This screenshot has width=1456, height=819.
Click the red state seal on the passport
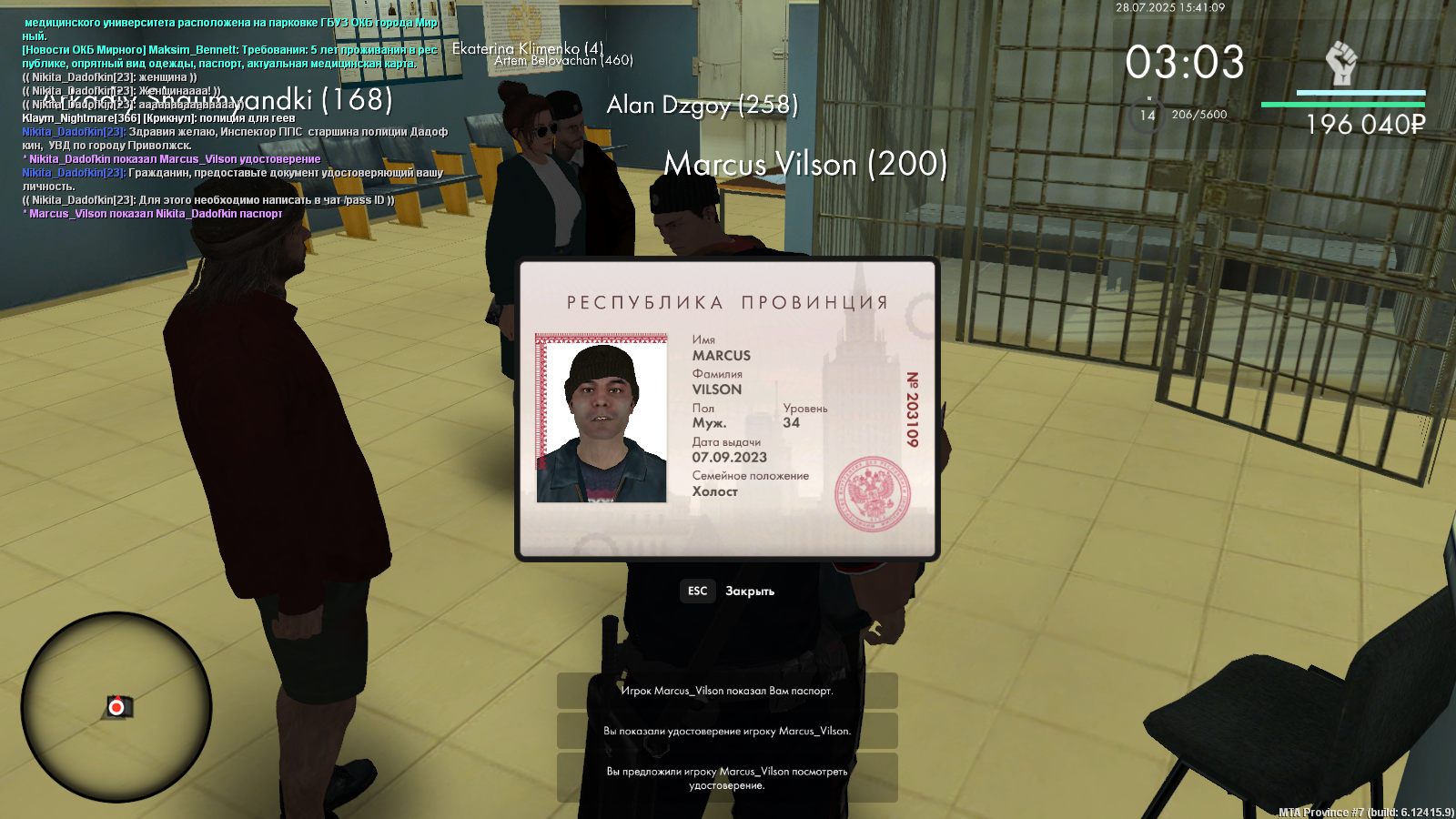(x=873, y=494)
